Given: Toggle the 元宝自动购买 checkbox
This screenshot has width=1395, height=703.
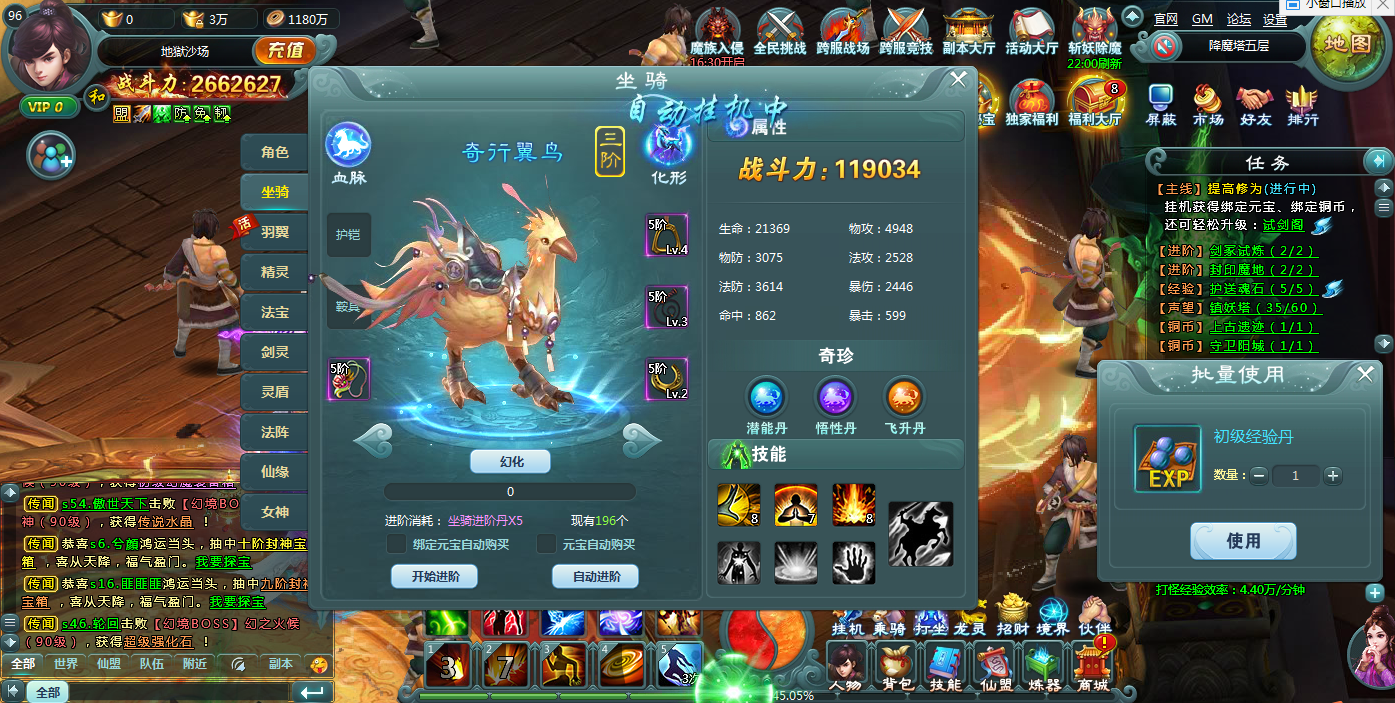Looking at the screenshot, I should [x=546, y=544].
